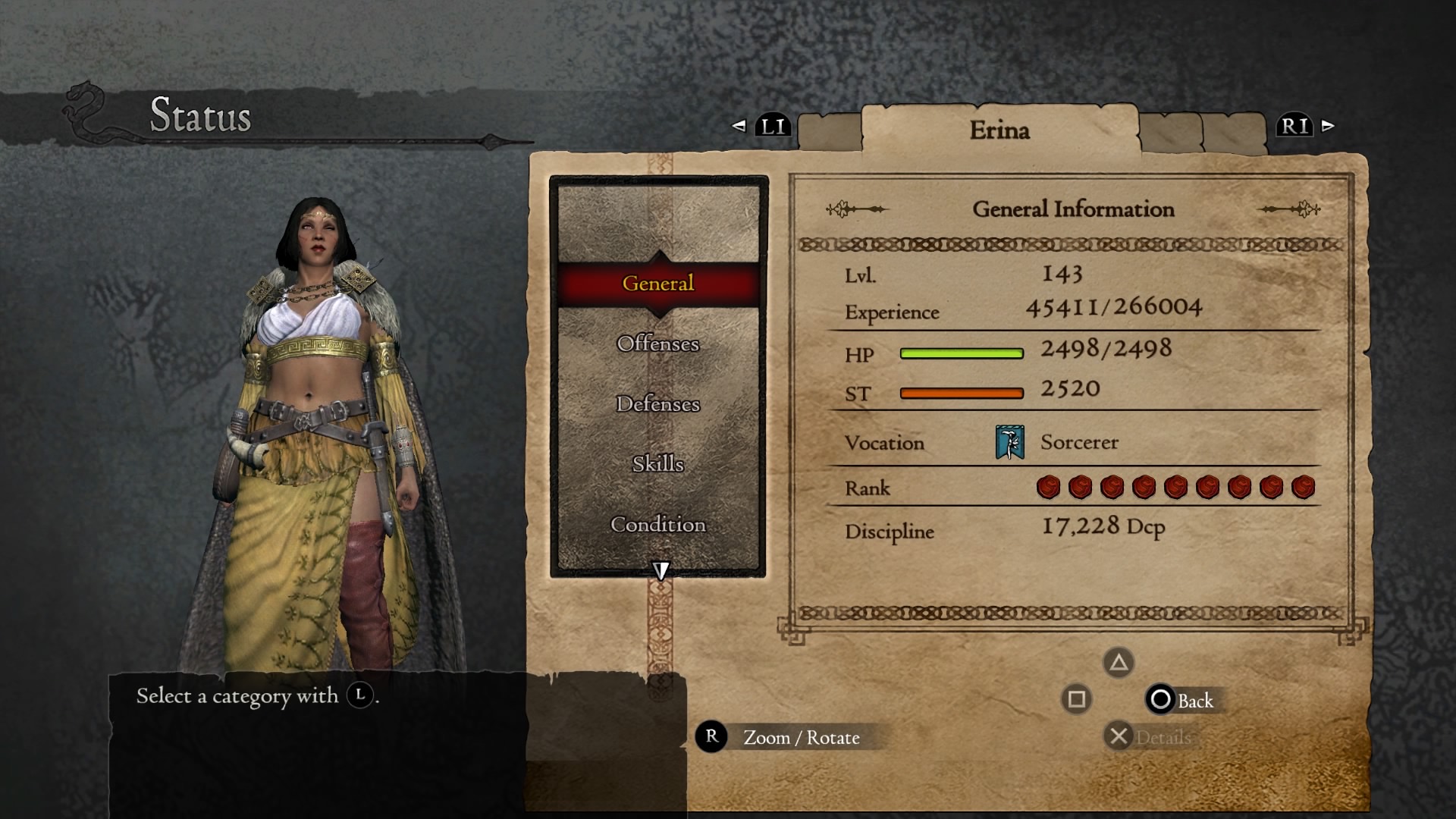Click the left arrow beside the character tabs
This screenshot has height=819, width=1456.
click(739, 126)
